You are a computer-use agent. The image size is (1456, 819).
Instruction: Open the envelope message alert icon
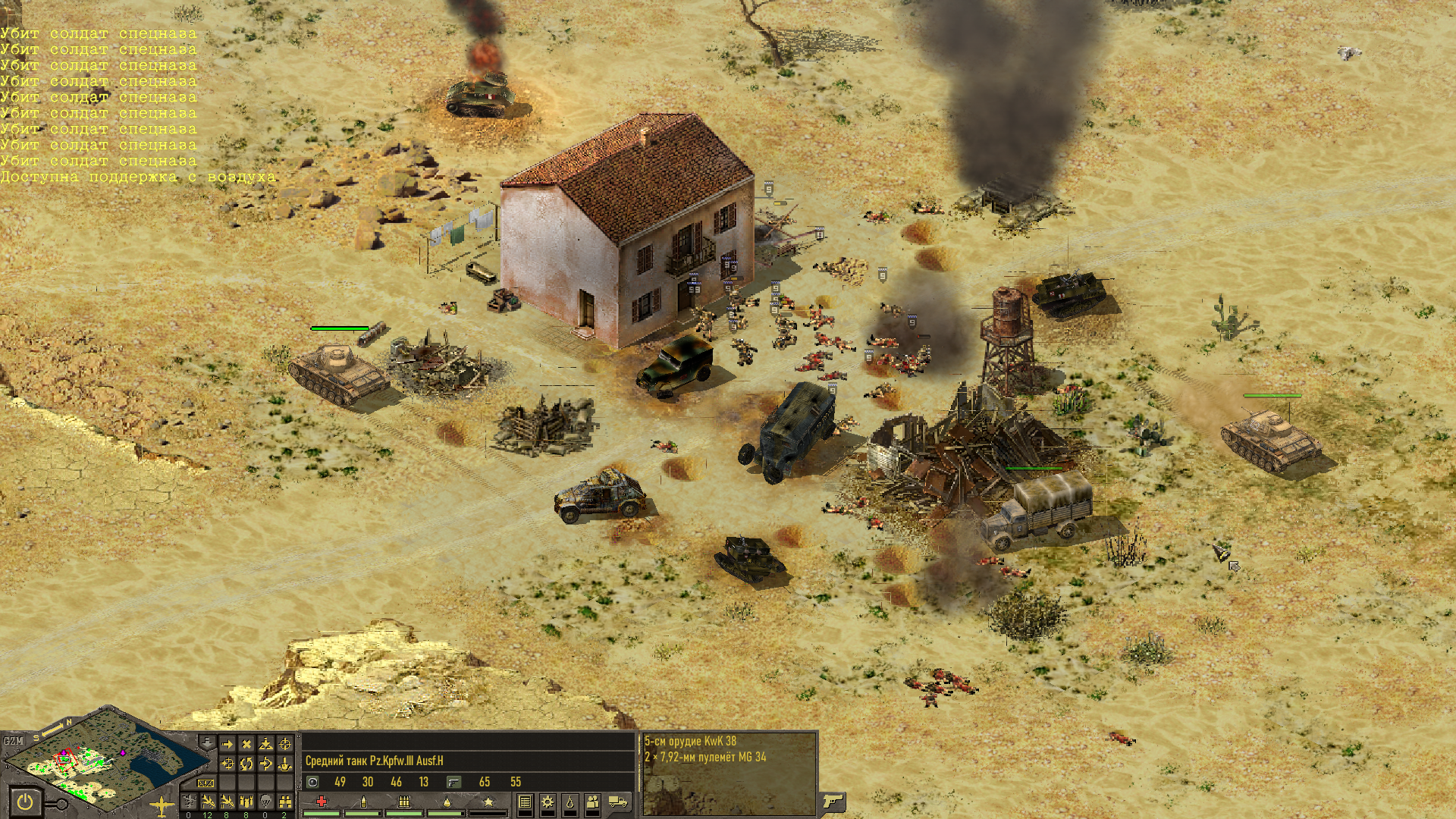[206, 783]
